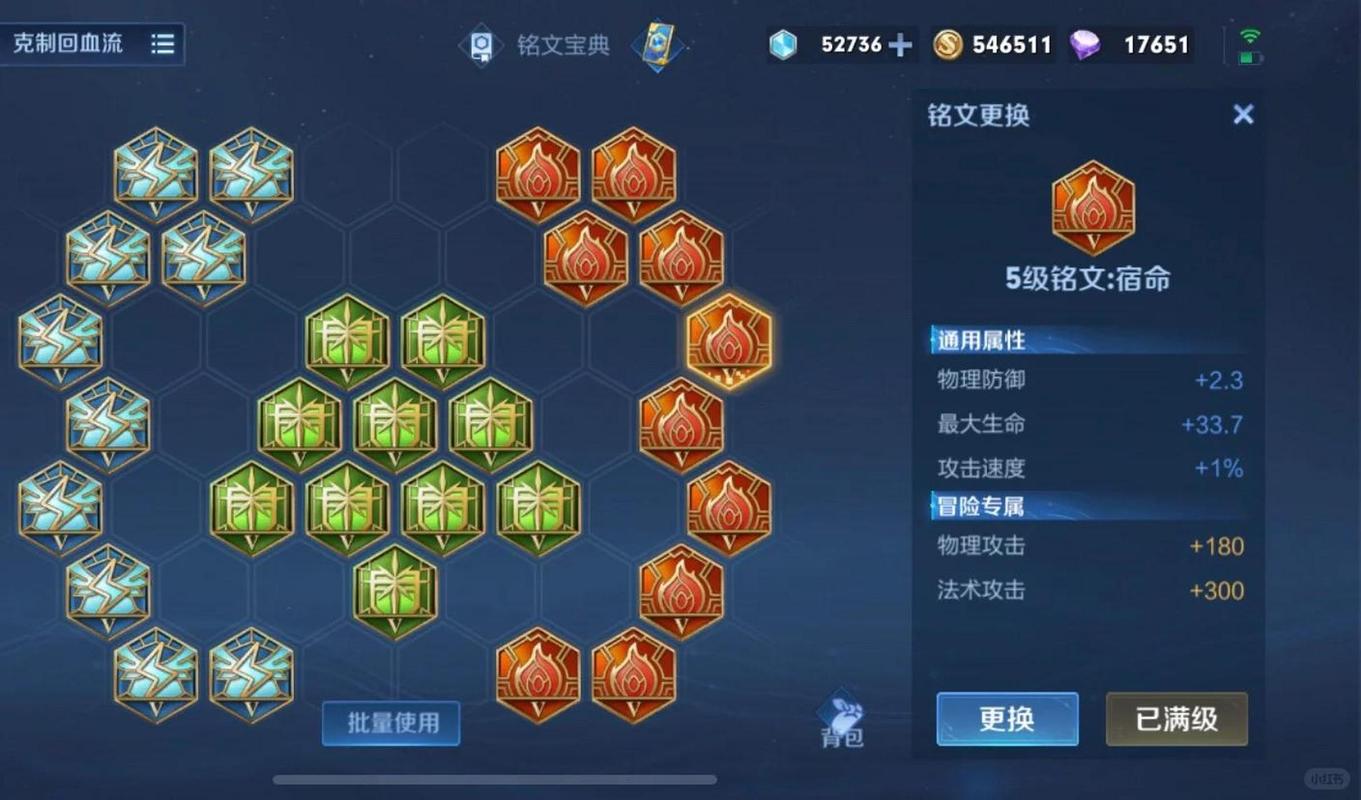Click the 已满级 max level button
Image resolution: width=1361 pixels, height=800 pixels.
[x=1176, y=719]
